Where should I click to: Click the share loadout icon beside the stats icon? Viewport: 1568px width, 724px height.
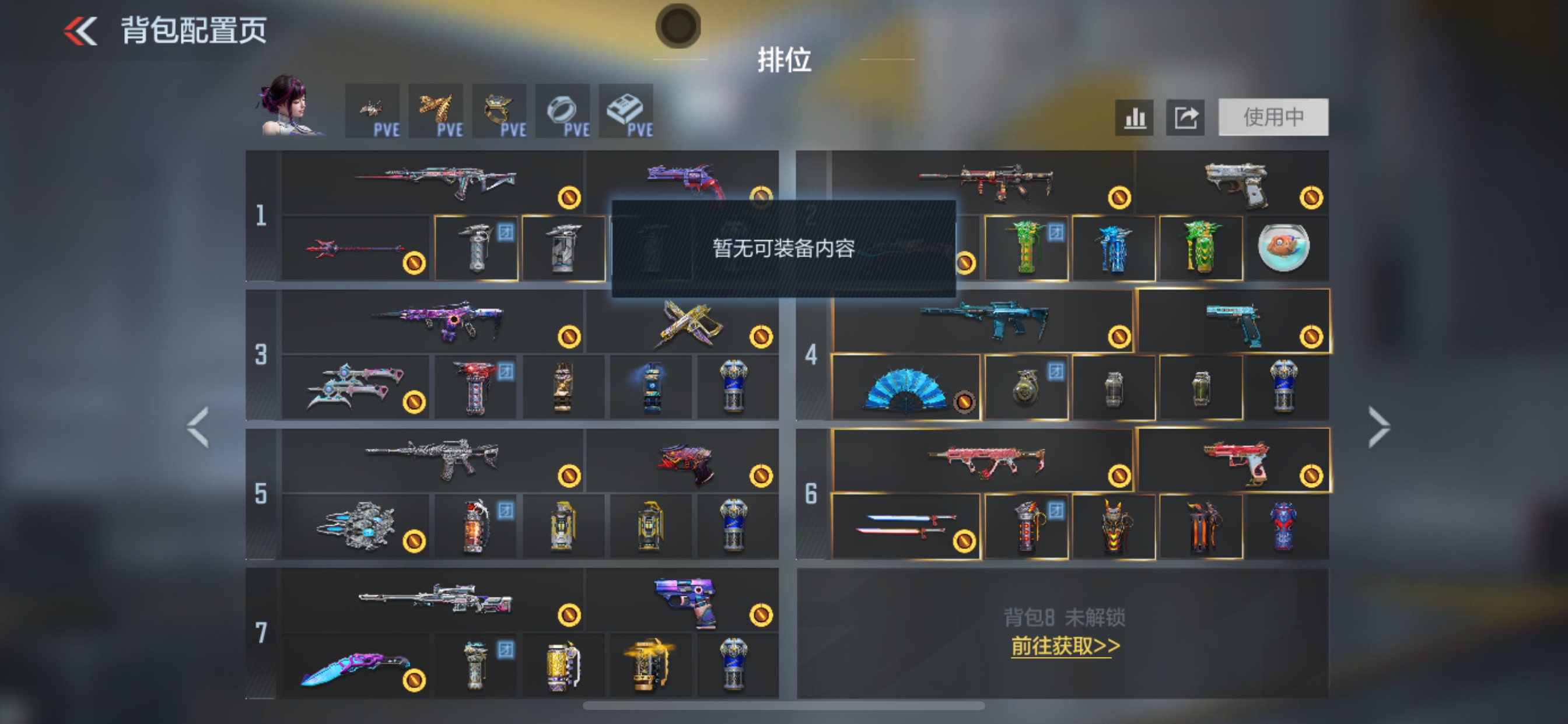pyautogui.click(x=1185, y=117)
